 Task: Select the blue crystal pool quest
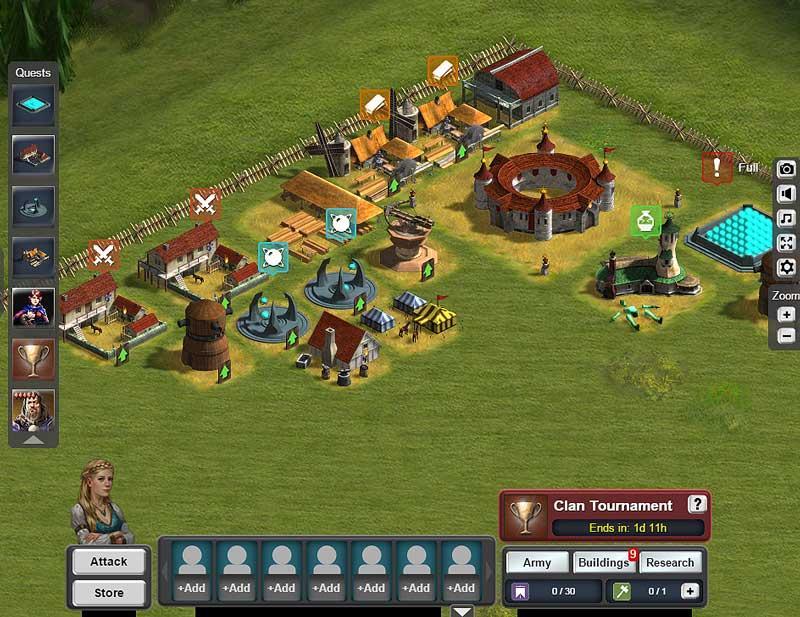[x=33, y=105]
